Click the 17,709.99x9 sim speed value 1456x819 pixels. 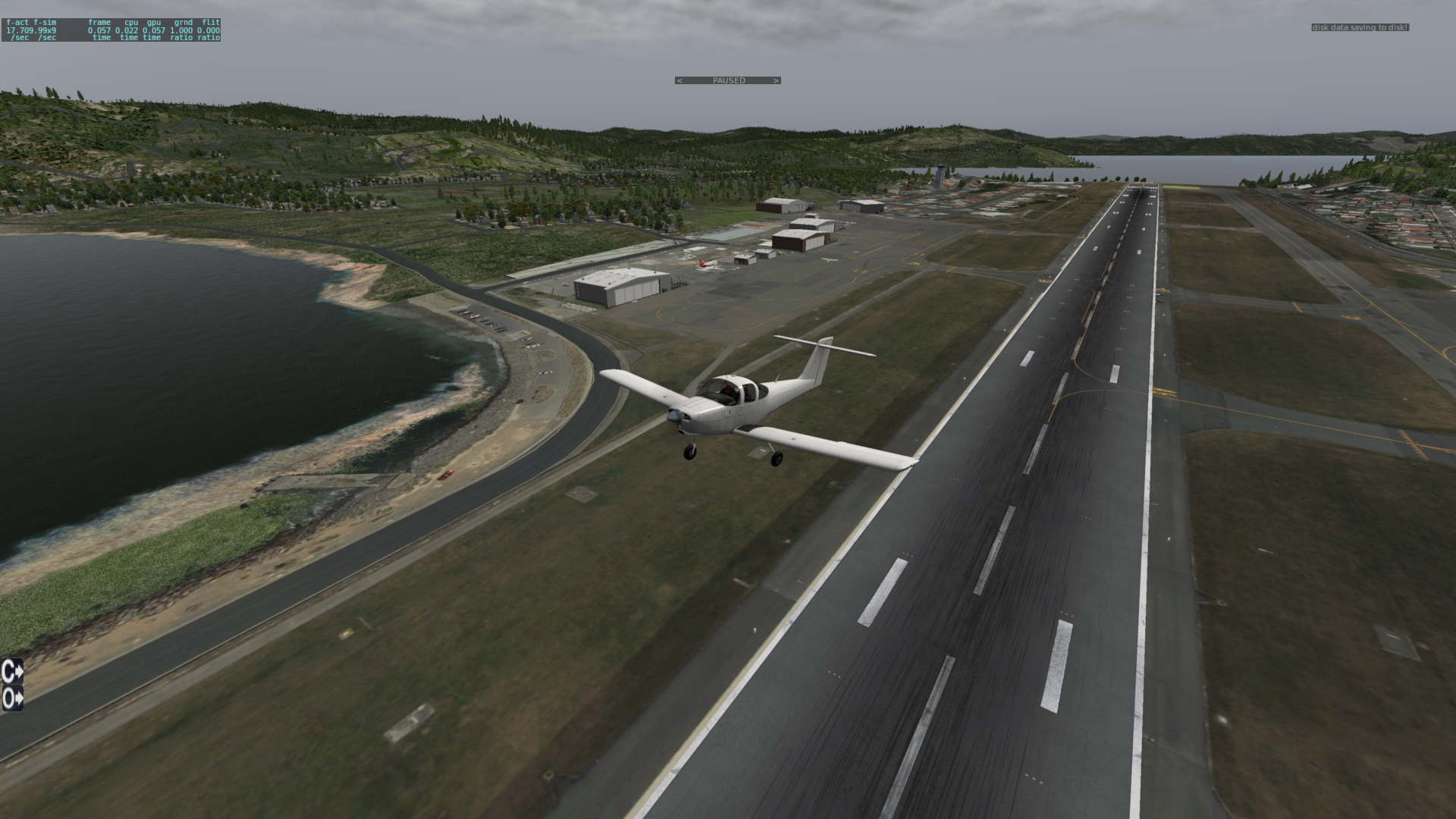click(32, 30)
